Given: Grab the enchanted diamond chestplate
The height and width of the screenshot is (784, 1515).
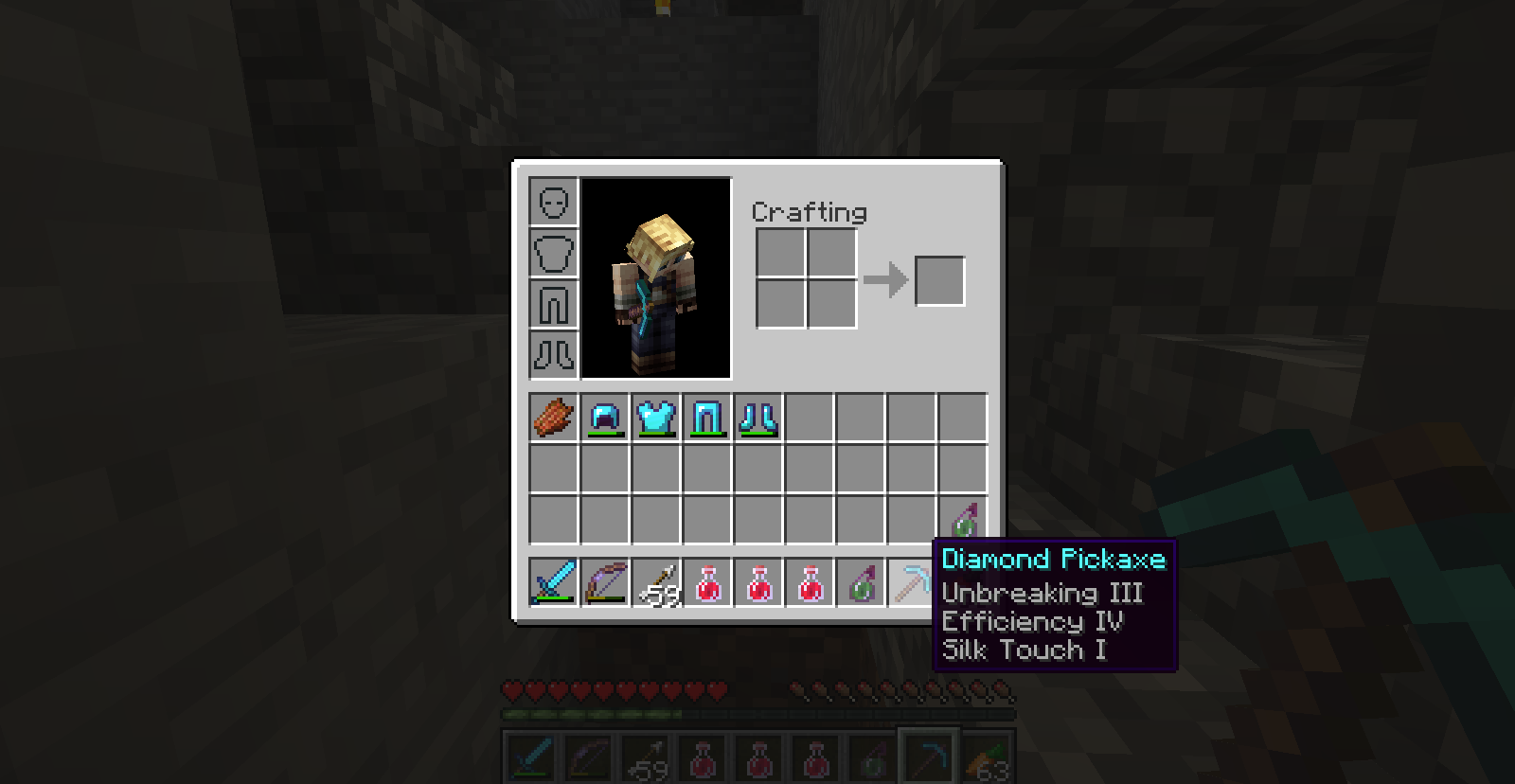Looking at the screenshot, I should point(658,417).
